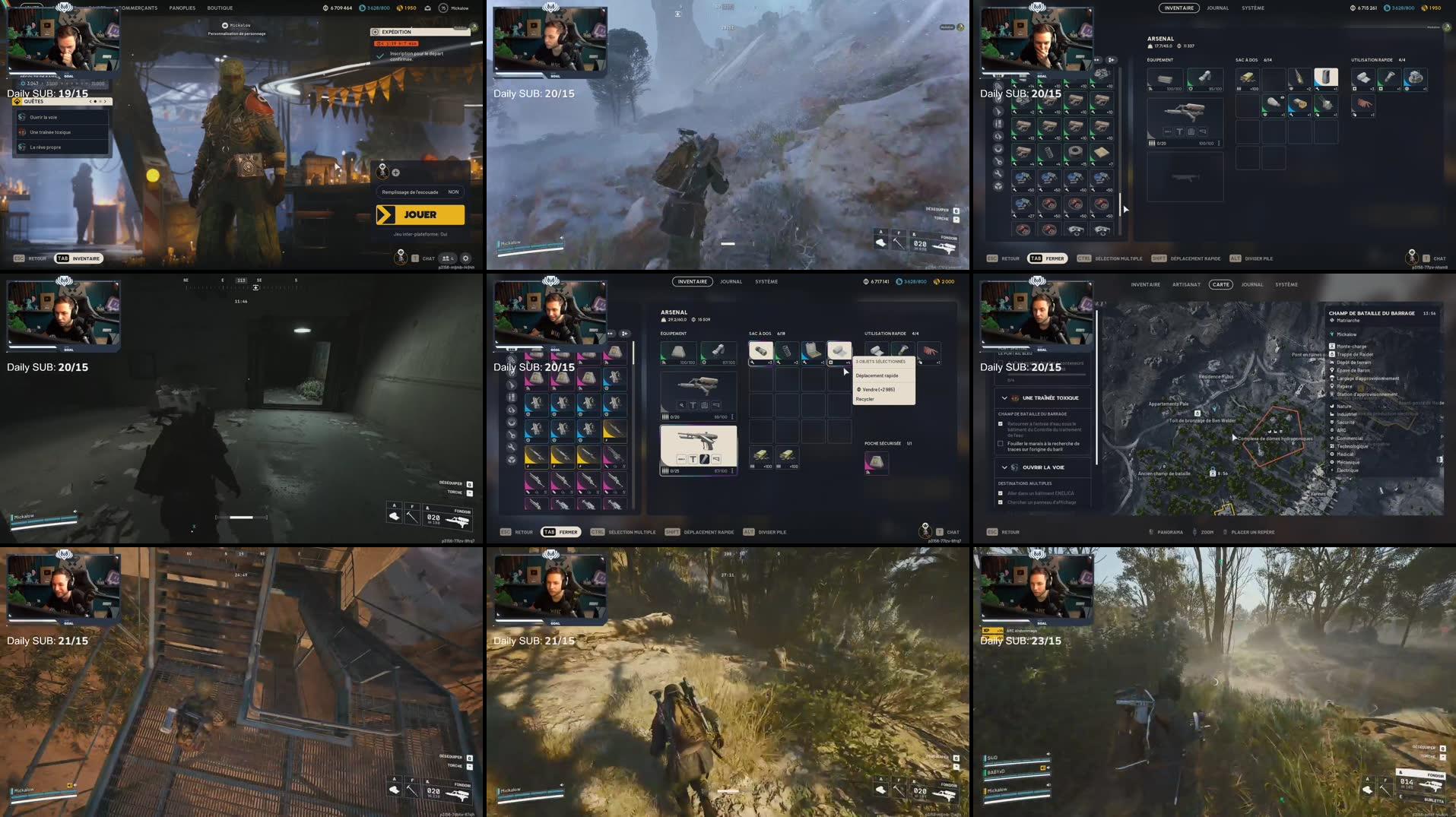The width and height of the screenshot is (1456, 817).
Task: Collapse the UNE TRAÎNÉE TOXIQUE quest section
Action: 1004,398
